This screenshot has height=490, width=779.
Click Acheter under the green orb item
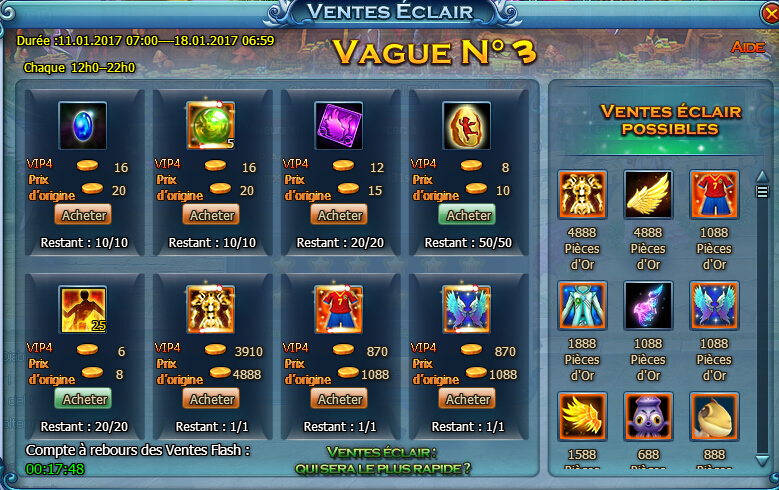pyautogui.click(x=212, y=215)
